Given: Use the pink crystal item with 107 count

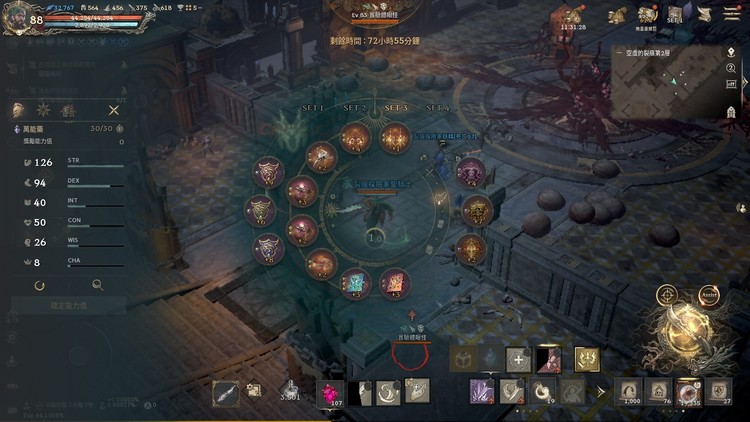Looking at the screenshot, I should tap(330, 393).
